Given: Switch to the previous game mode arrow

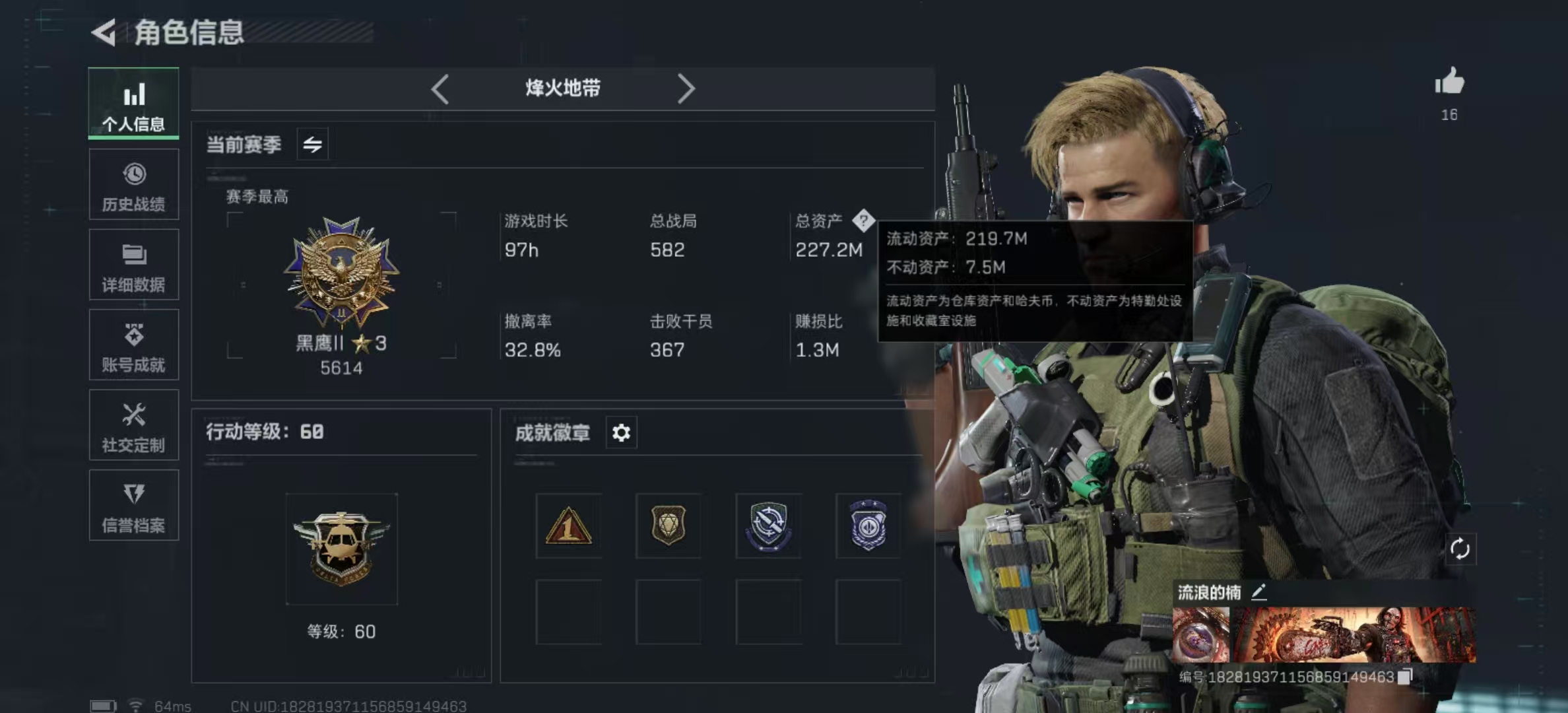Looking at the screenshot, I should [x=440, y=88].
